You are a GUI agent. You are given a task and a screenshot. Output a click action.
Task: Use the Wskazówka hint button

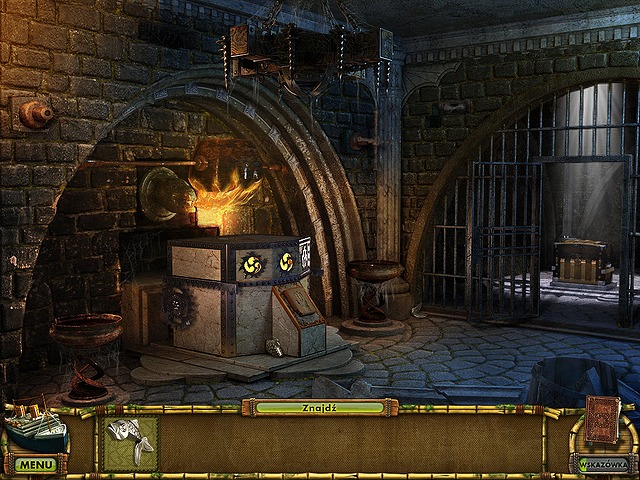[603, 464]
